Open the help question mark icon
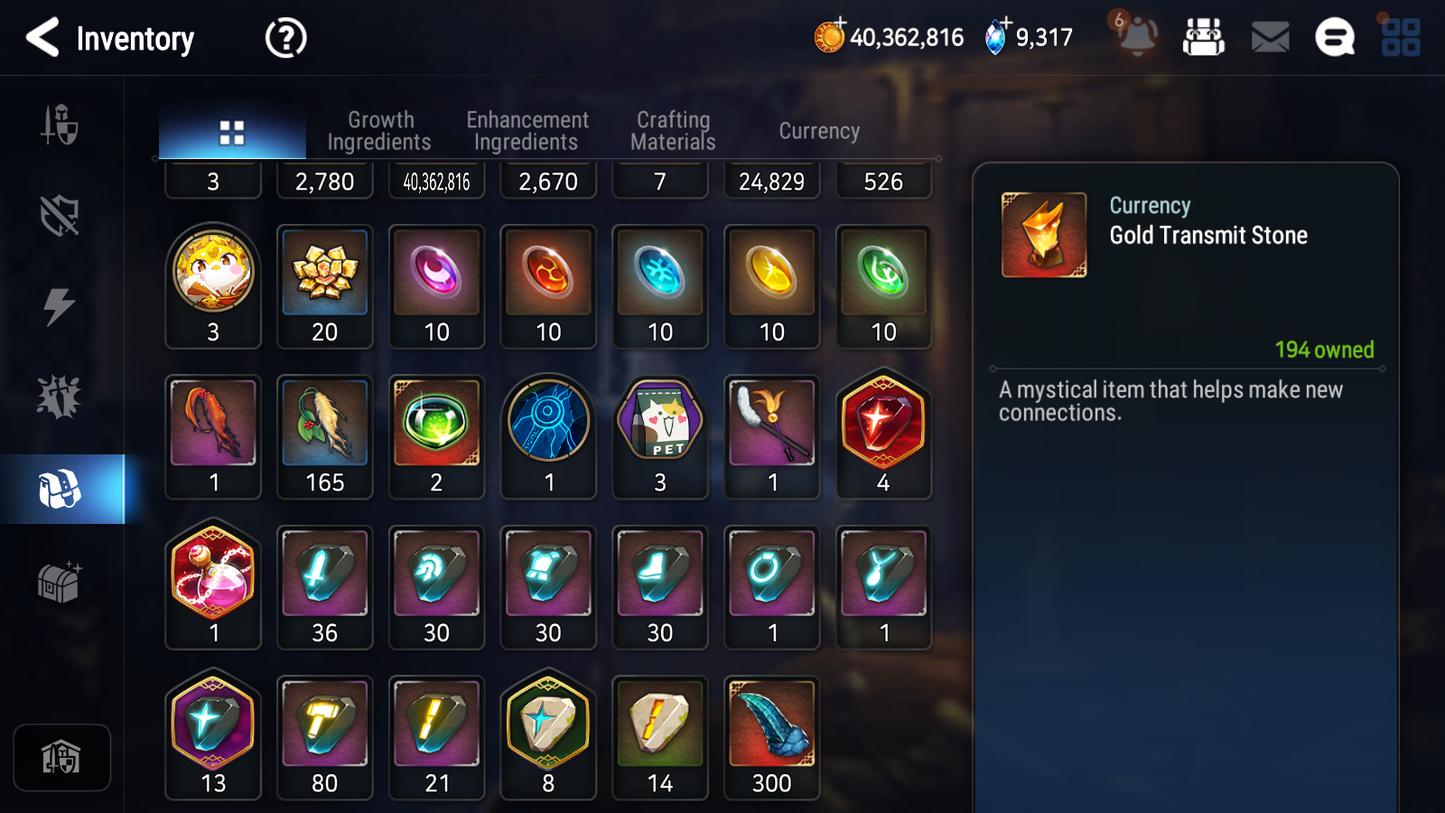The image size is (1445, 813). [x=285, y=37]
